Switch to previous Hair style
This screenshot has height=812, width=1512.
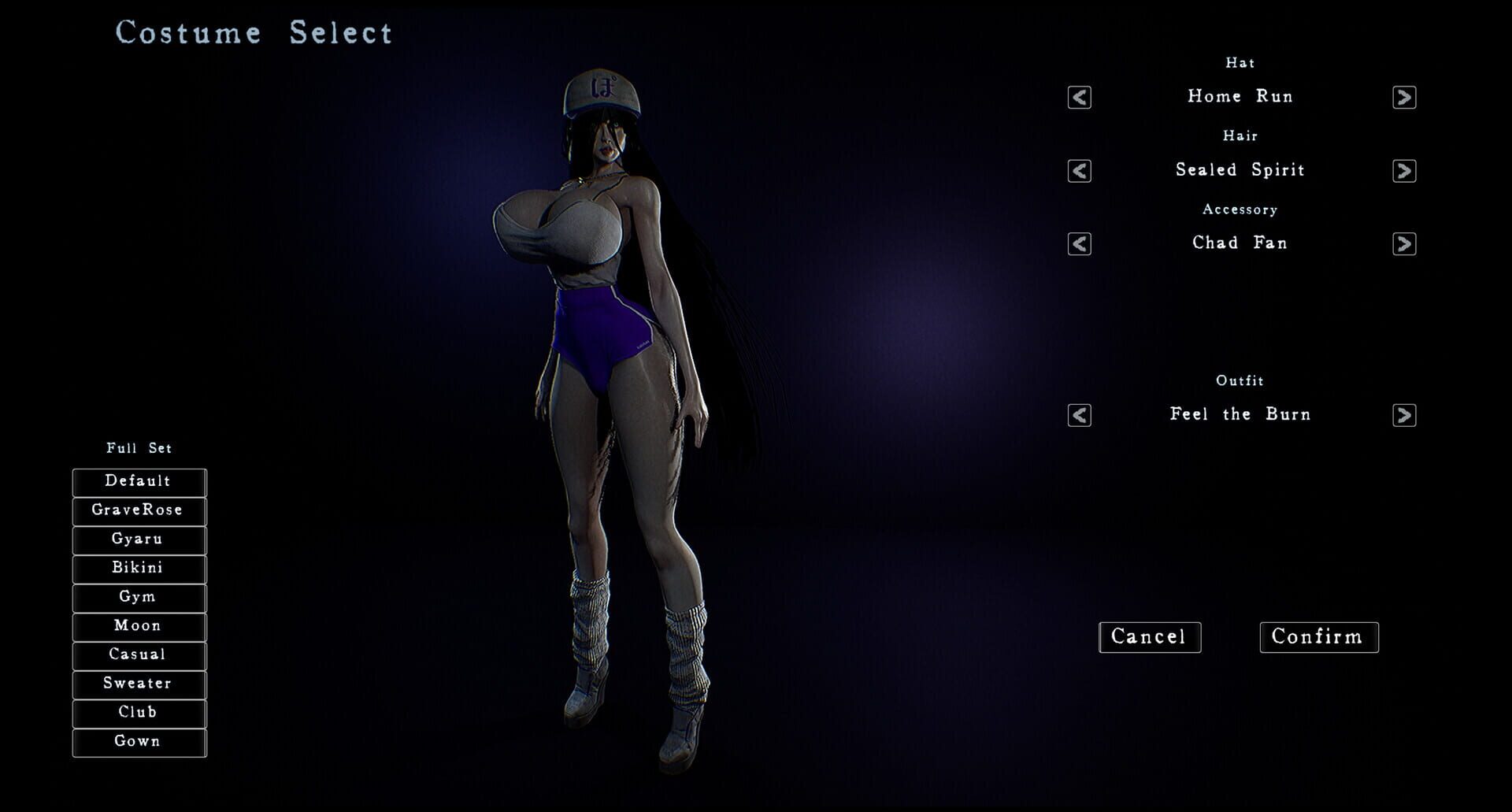click(1078, 169)
